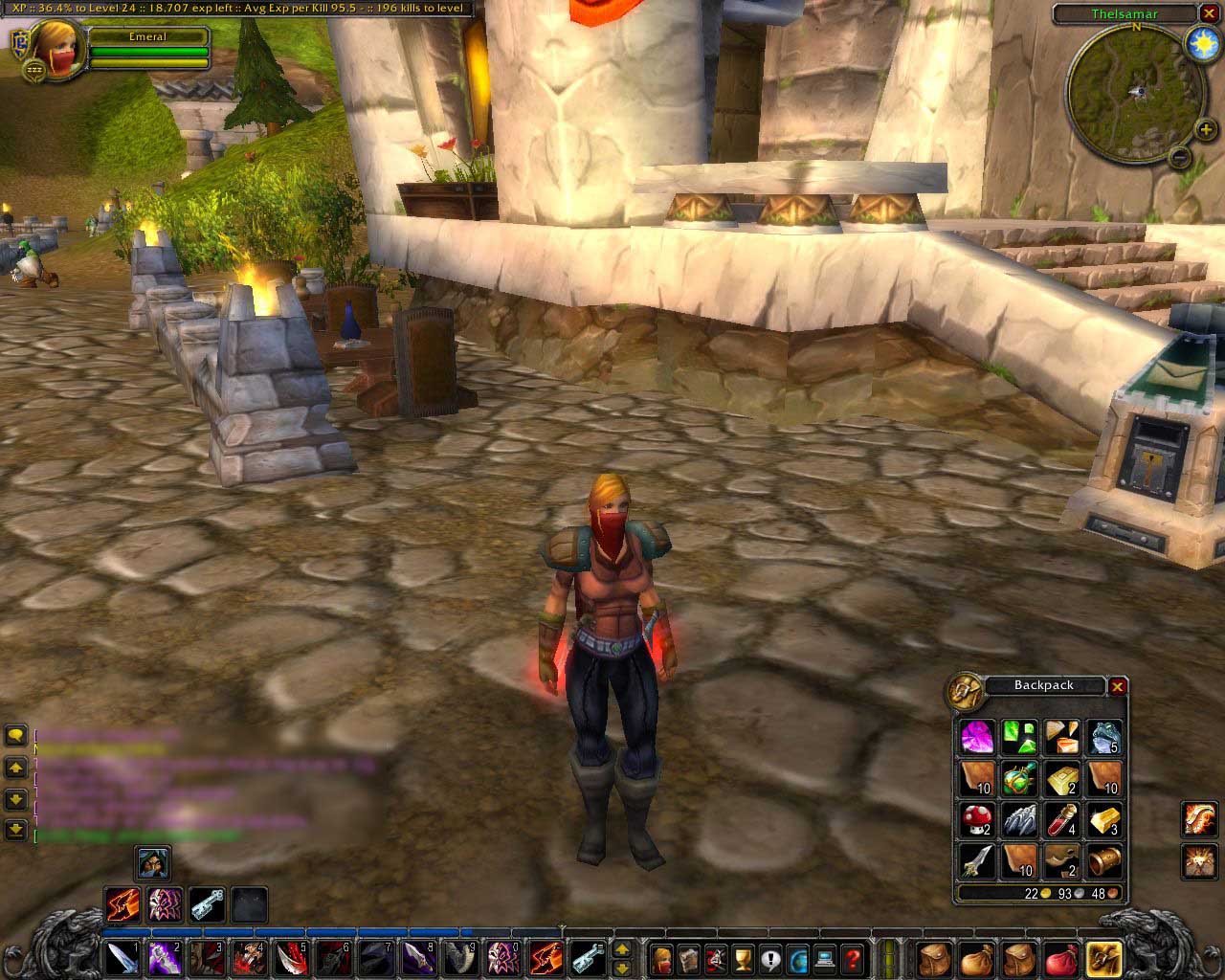Pick the dagger item in the Backpack
1225x980 pixels.
(x=976, y=860)
